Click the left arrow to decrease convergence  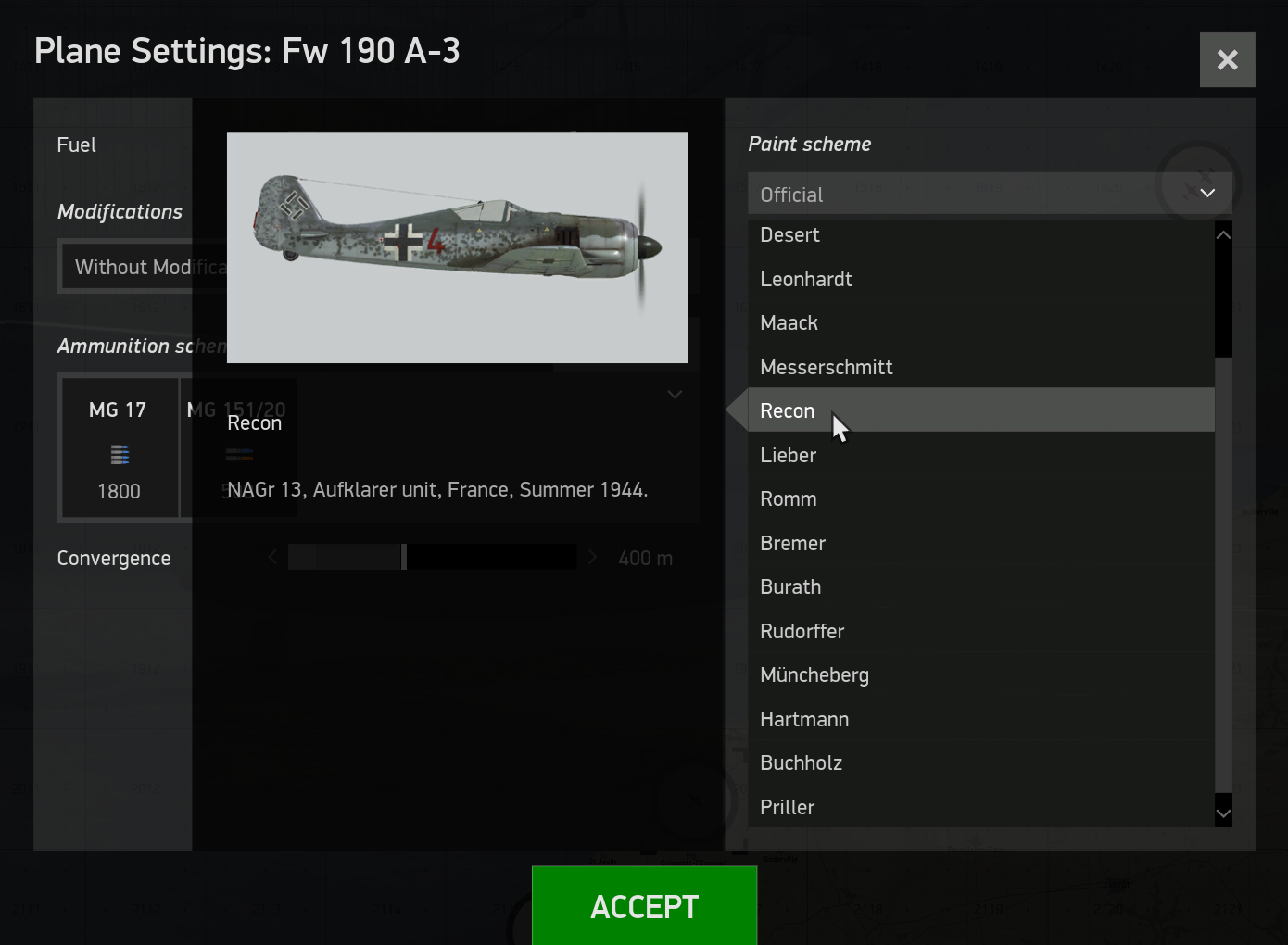[271, 557]
